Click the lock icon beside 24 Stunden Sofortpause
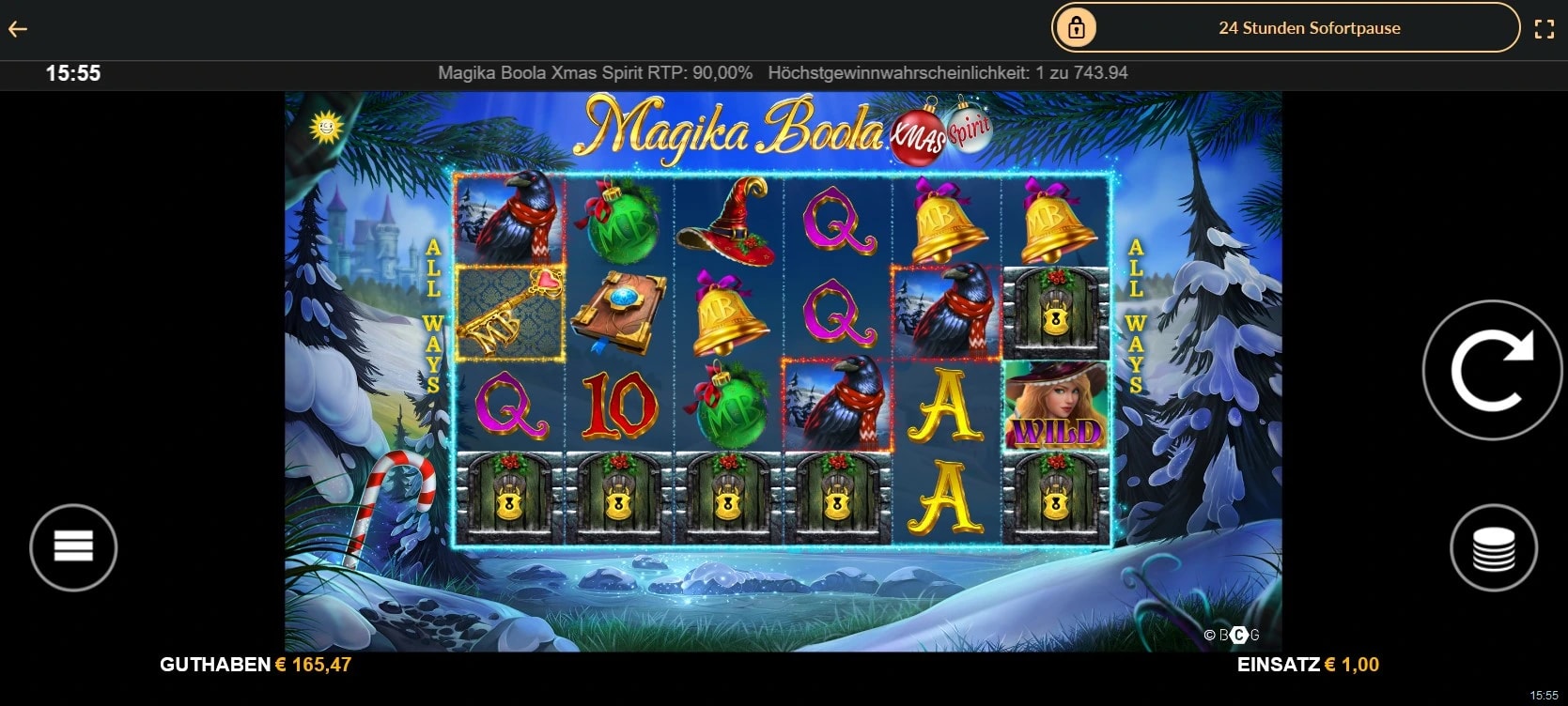The width and height of the screenshot is (1568, 706). [x=1077, y=27]
